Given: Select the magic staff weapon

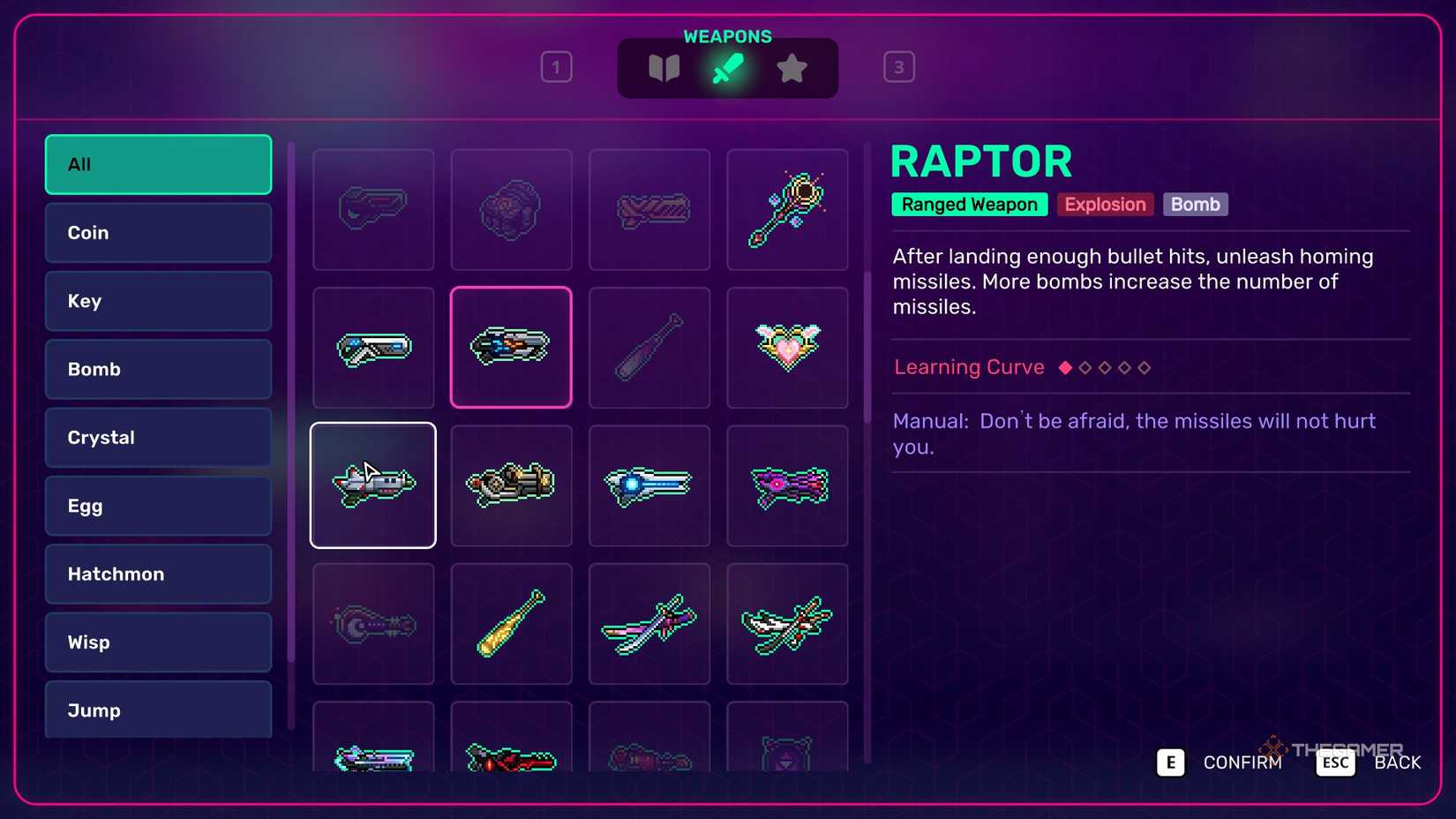Looking at the screenshot, I should (788, 210).
